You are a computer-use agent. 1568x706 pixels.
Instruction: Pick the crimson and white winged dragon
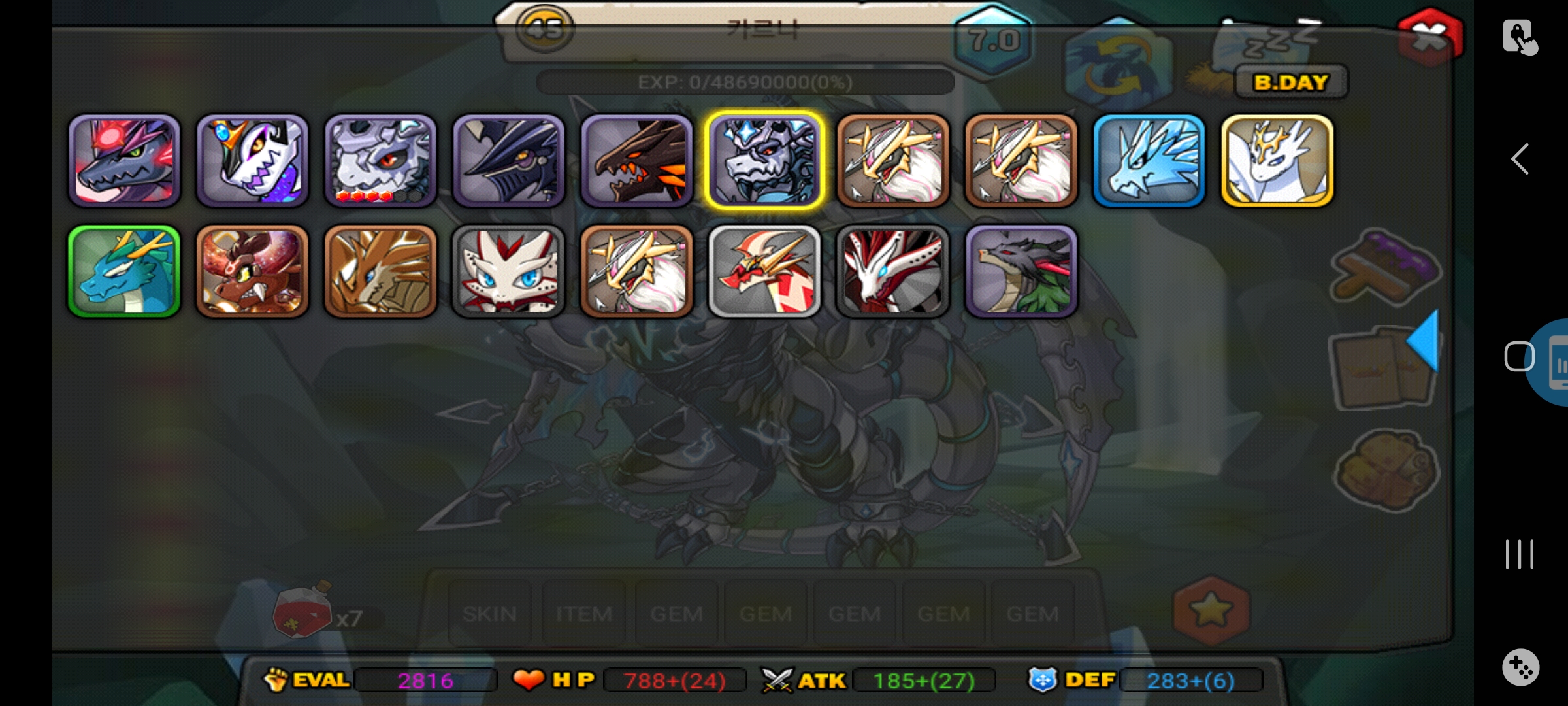(892, 271)
